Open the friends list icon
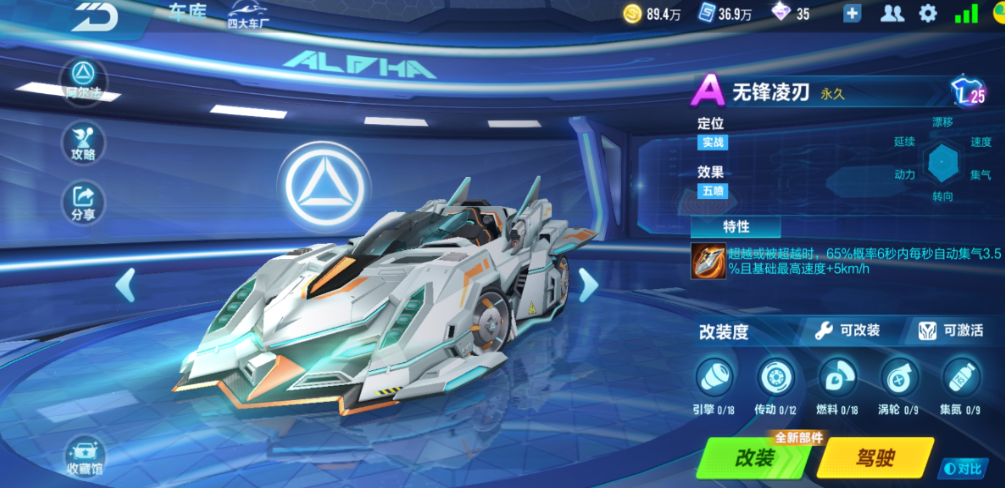Image resolution: width=1005 pixels, height=488 pixels. pos(891,14)
